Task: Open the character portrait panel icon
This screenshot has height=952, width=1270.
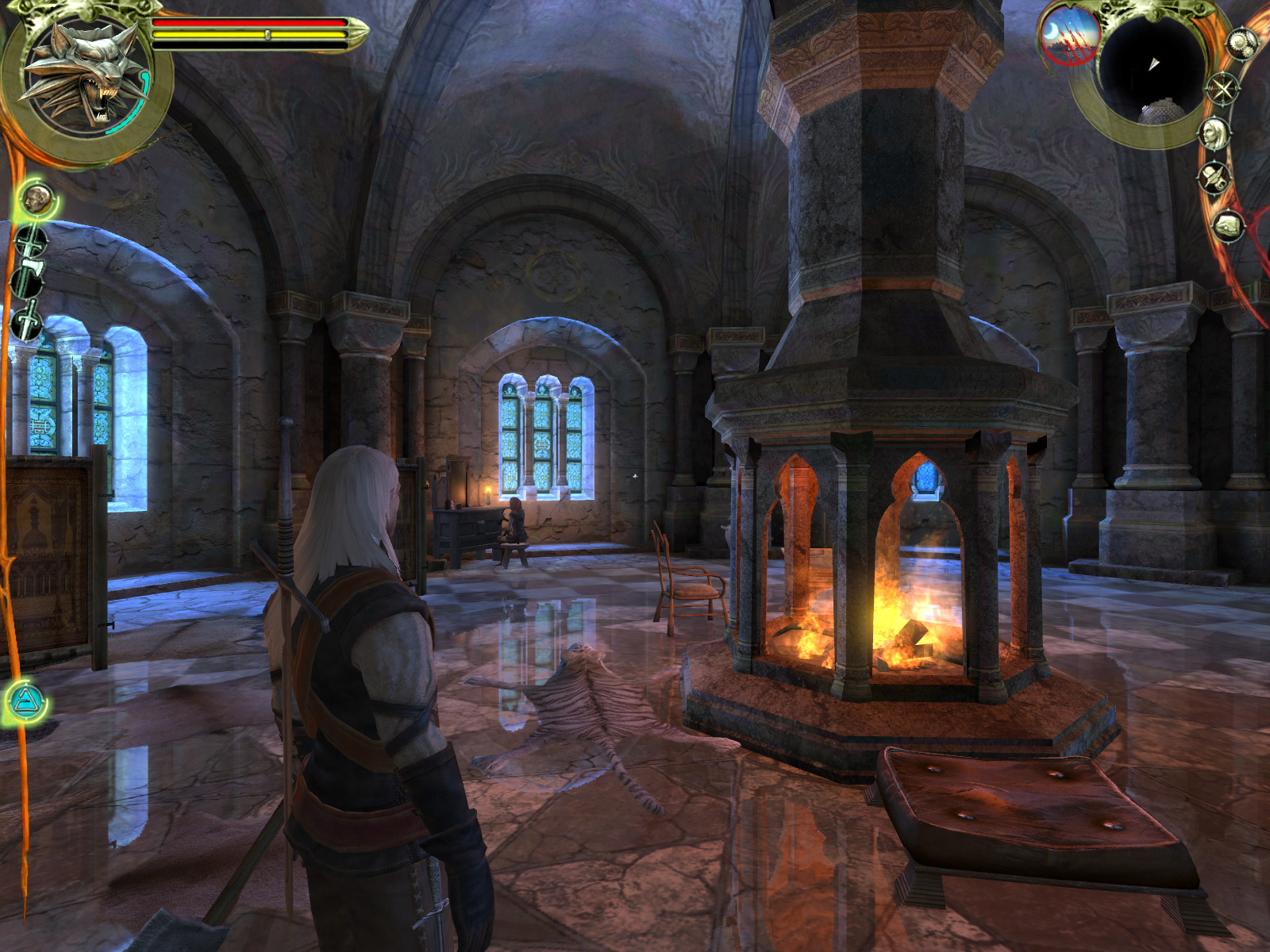Action: point(1214,133)
